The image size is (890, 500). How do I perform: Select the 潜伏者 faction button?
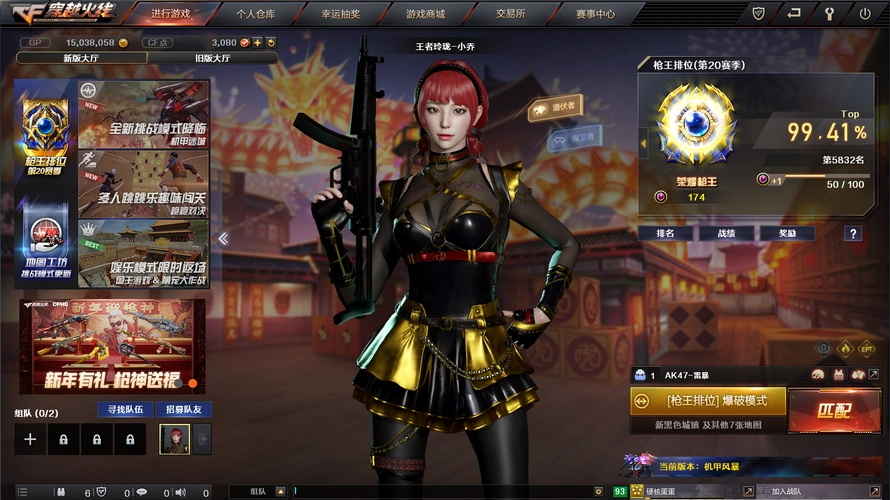[x=556, y=107]
